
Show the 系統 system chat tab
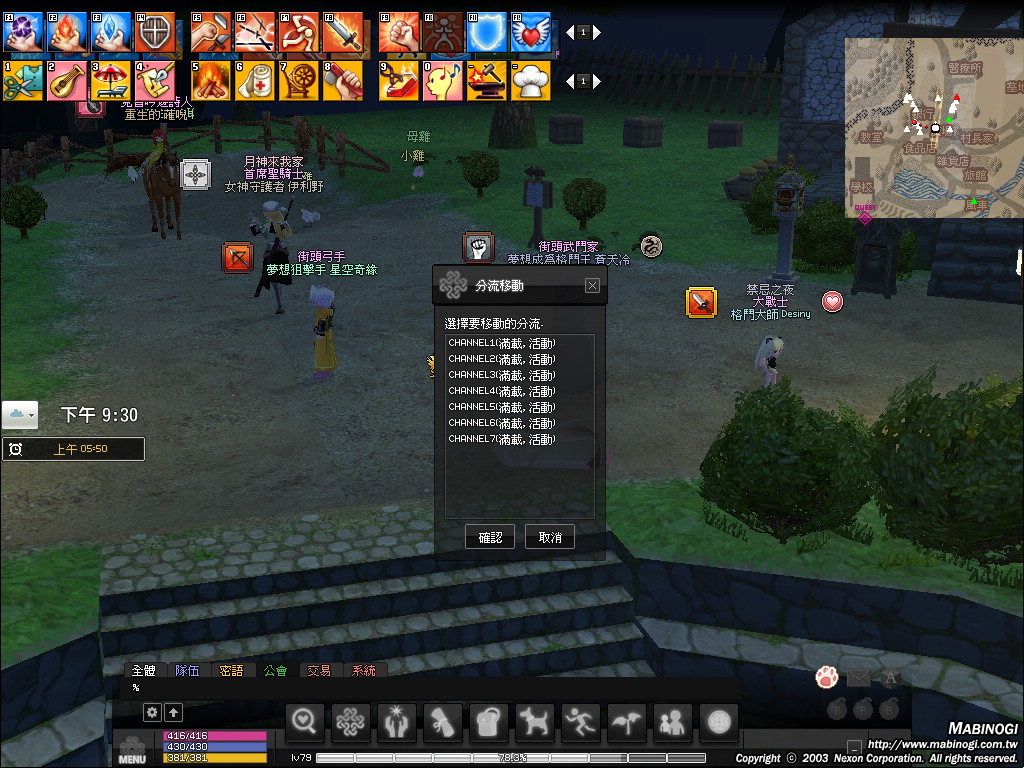pos(364,670)
